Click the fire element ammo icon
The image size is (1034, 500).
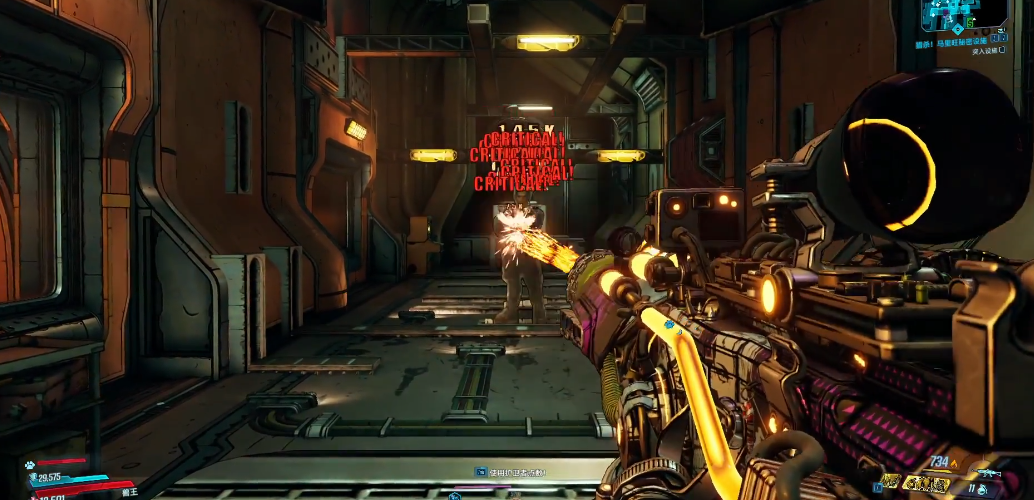click(953, 462)
